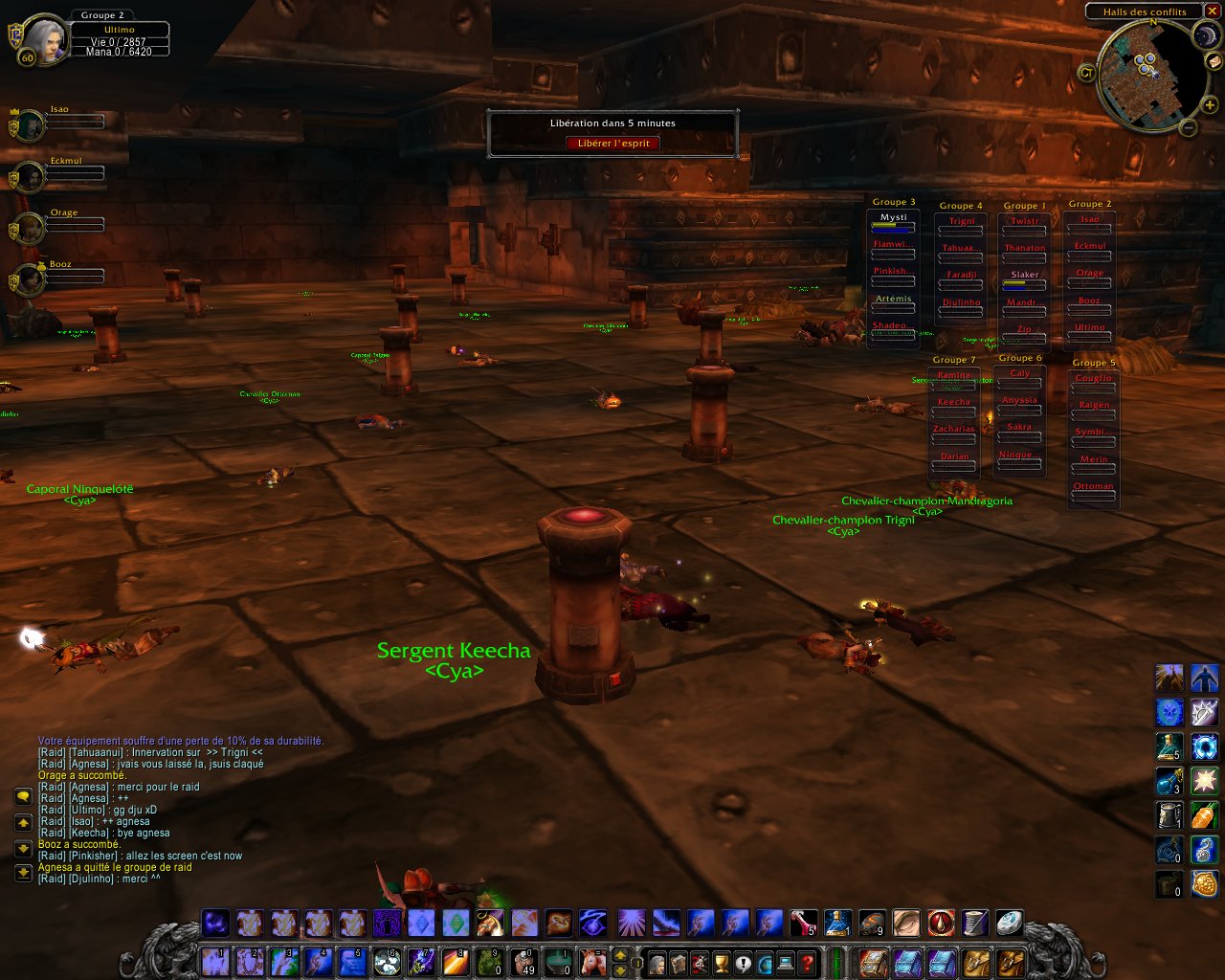Screen dimensions: 1225x980
Task: Open the red question mark help button
Action: [808, 963]
